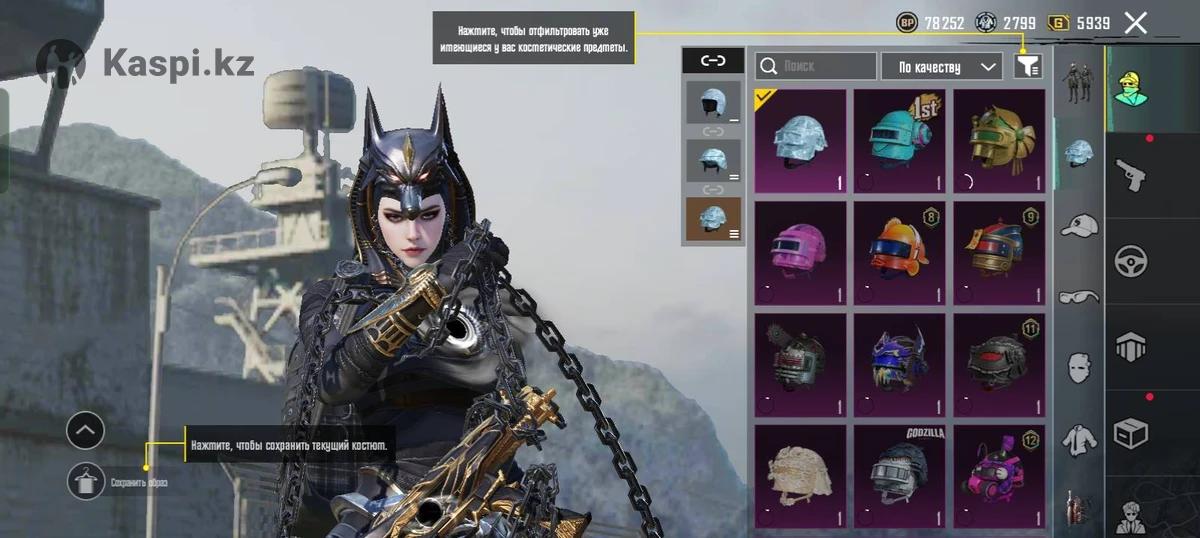Switch to the jacket clothing category
This screenshot has height=538, width=1200.
pos(1079,438)
